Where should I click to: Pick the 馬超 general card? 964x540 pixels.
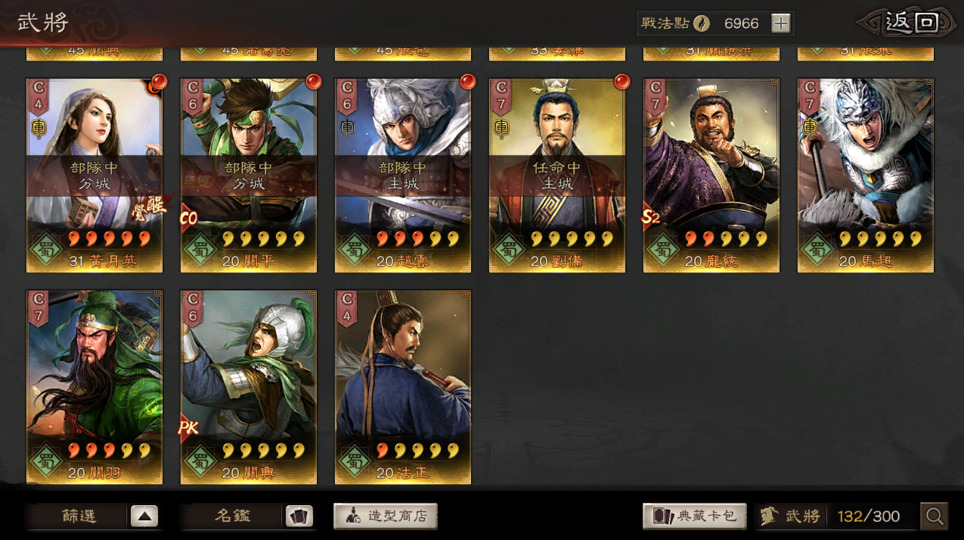pyautogui.click(x=865, y=175)
